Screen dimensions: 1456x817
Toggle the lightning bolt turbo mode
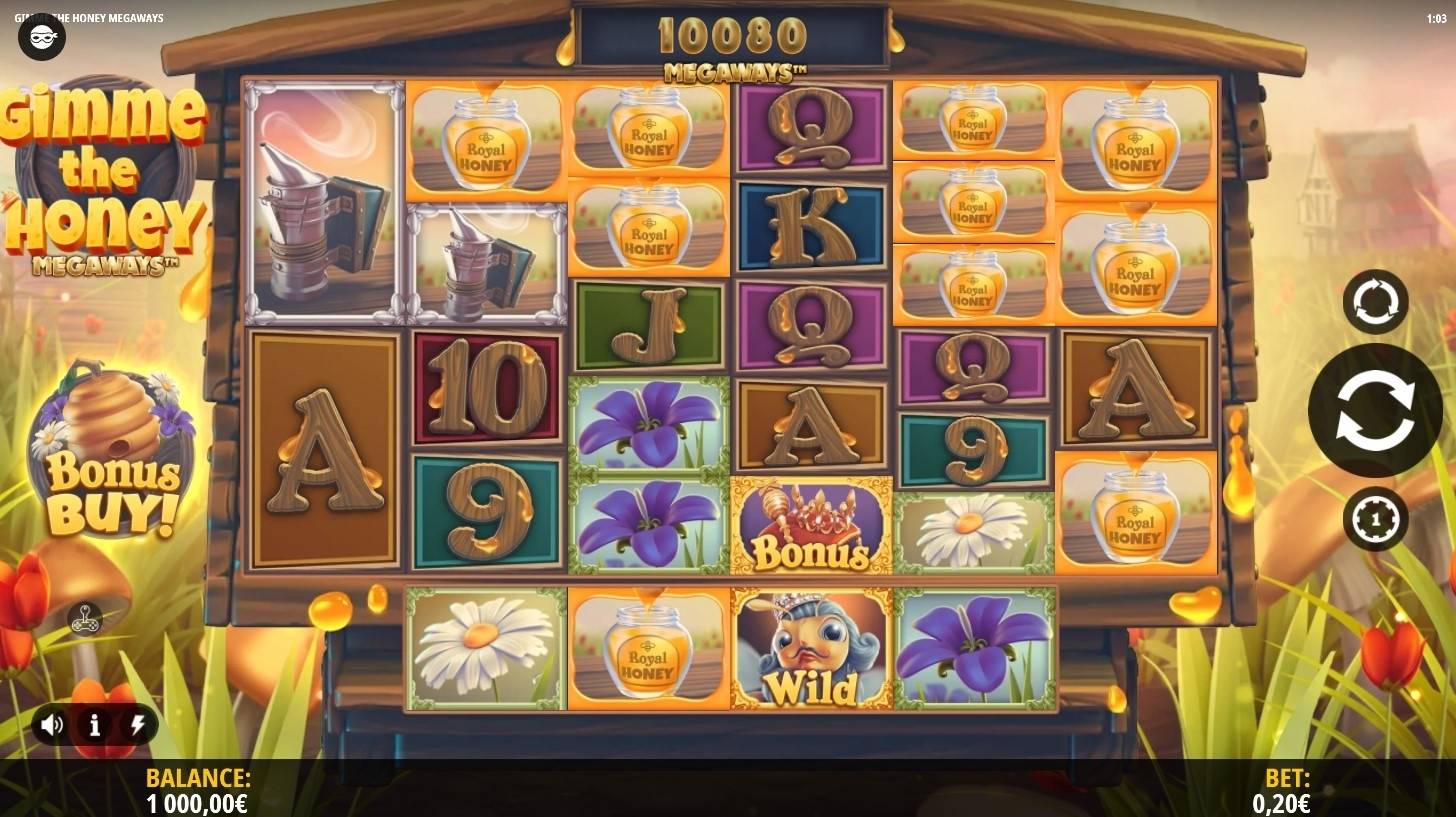[137, 725]
